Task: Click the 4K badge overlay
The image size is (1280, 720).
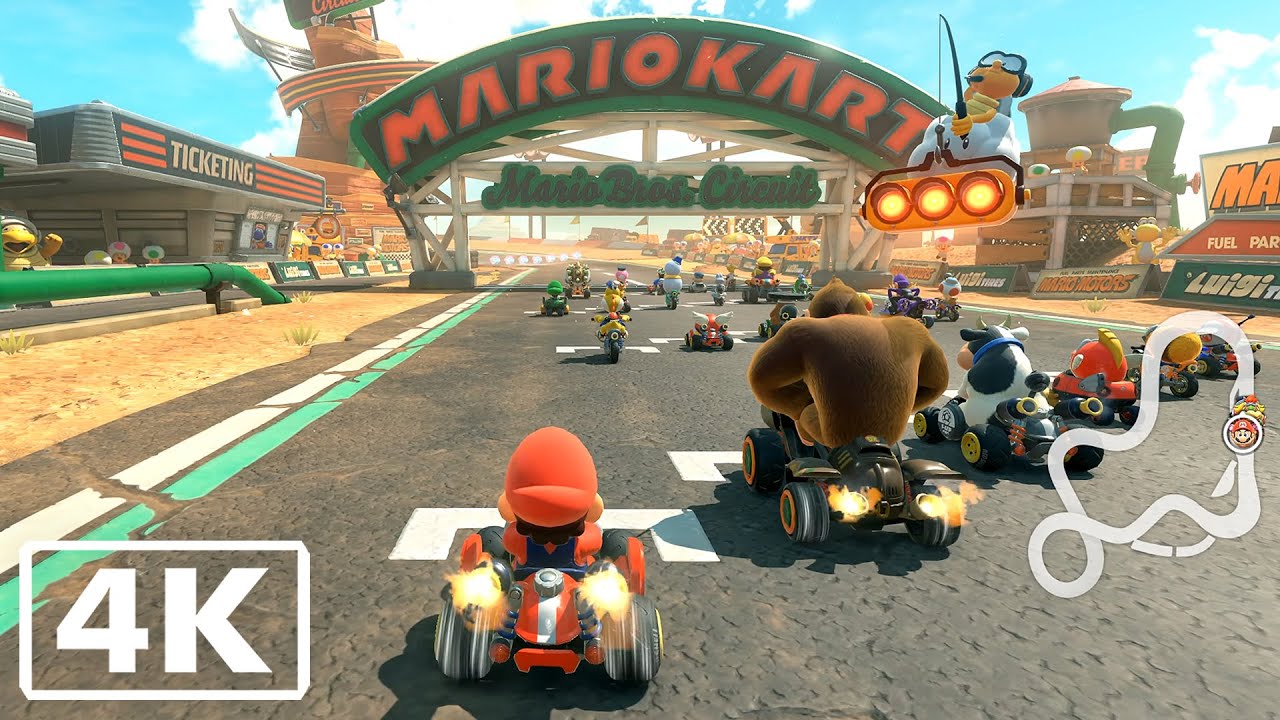Action: coord(165,619)
